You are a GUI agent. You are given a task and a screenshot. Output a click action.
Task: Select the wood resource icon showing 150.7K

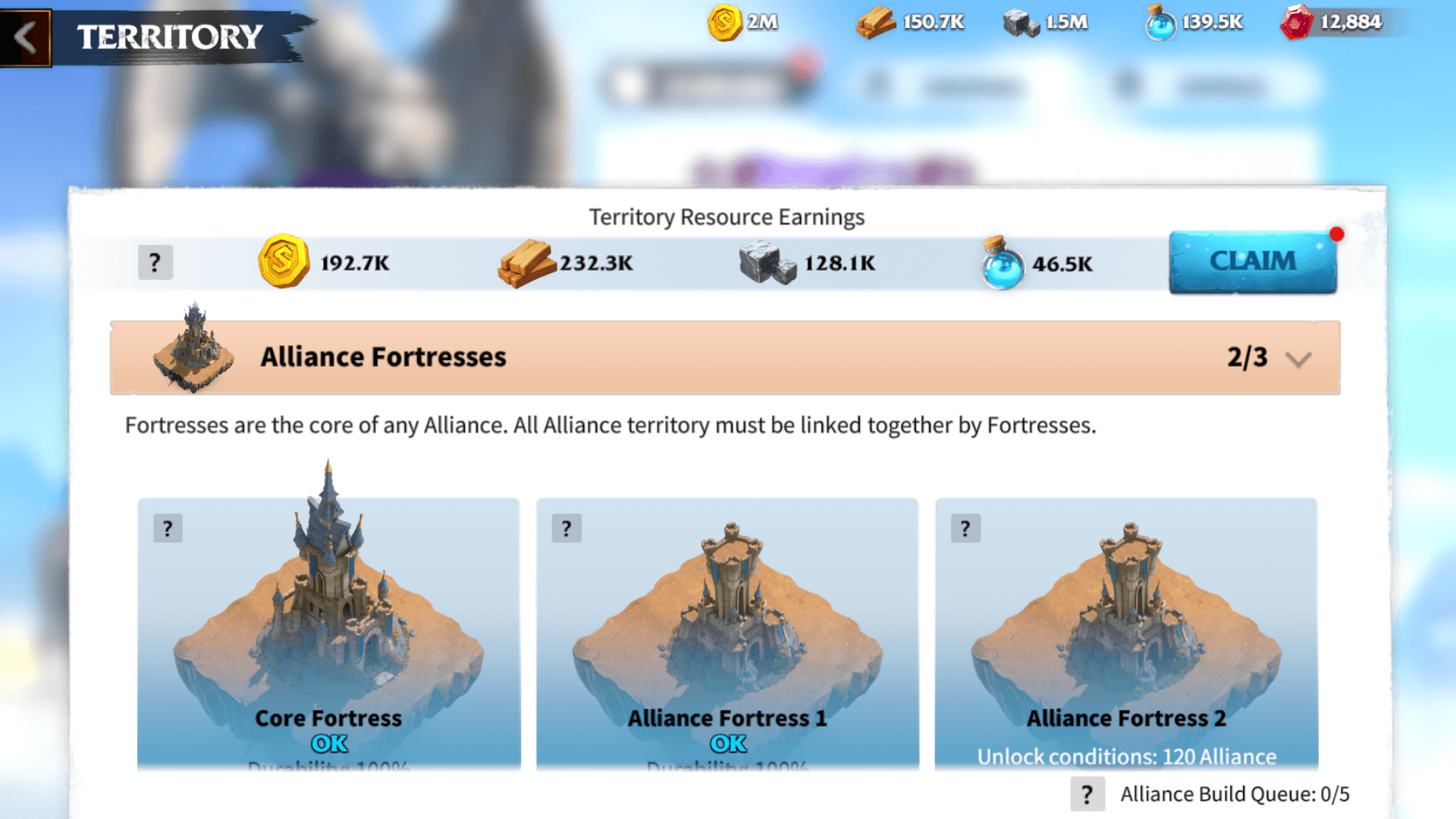click(876, 22)
